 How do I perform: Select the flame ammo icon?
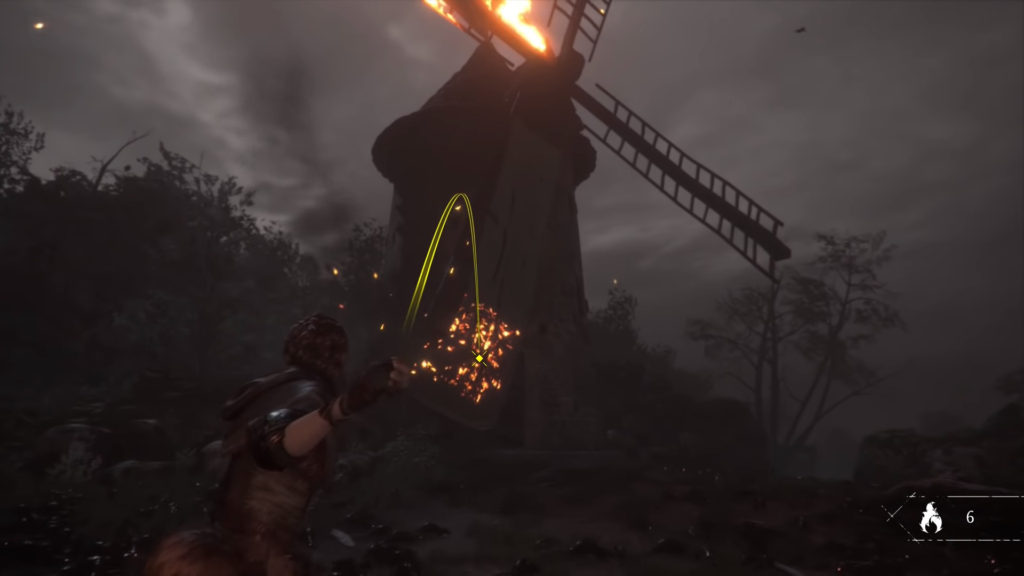[x=931, y=518]
